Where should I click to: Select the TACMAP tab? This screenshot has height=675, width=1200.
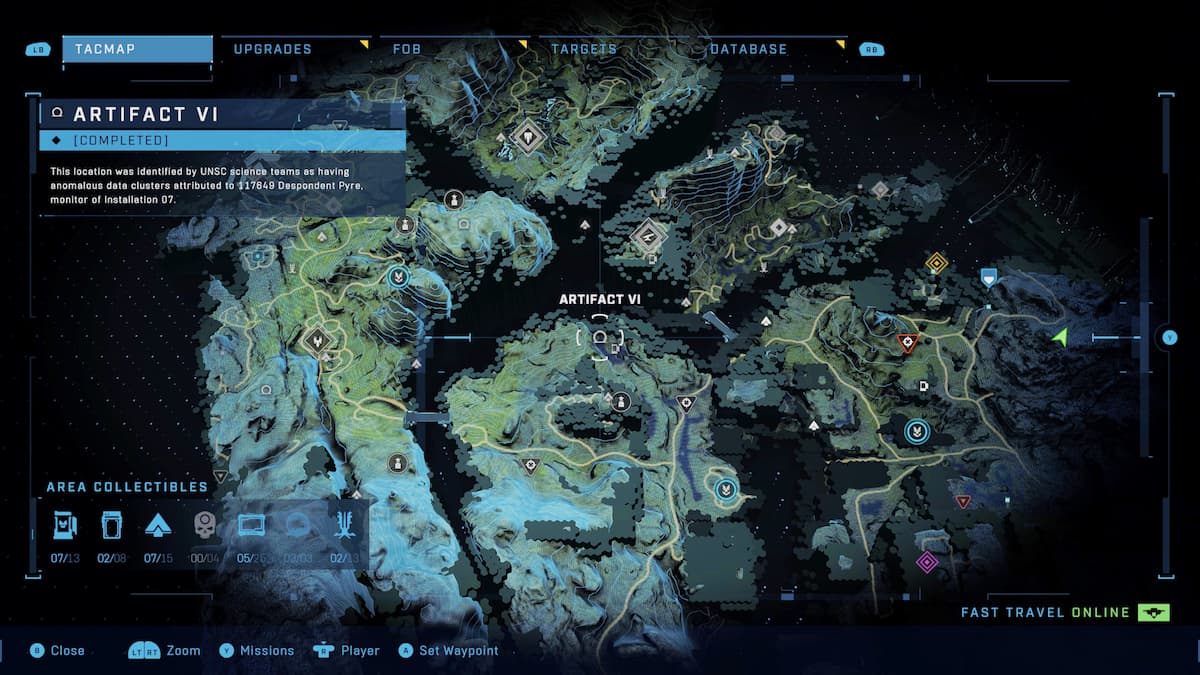137,49
